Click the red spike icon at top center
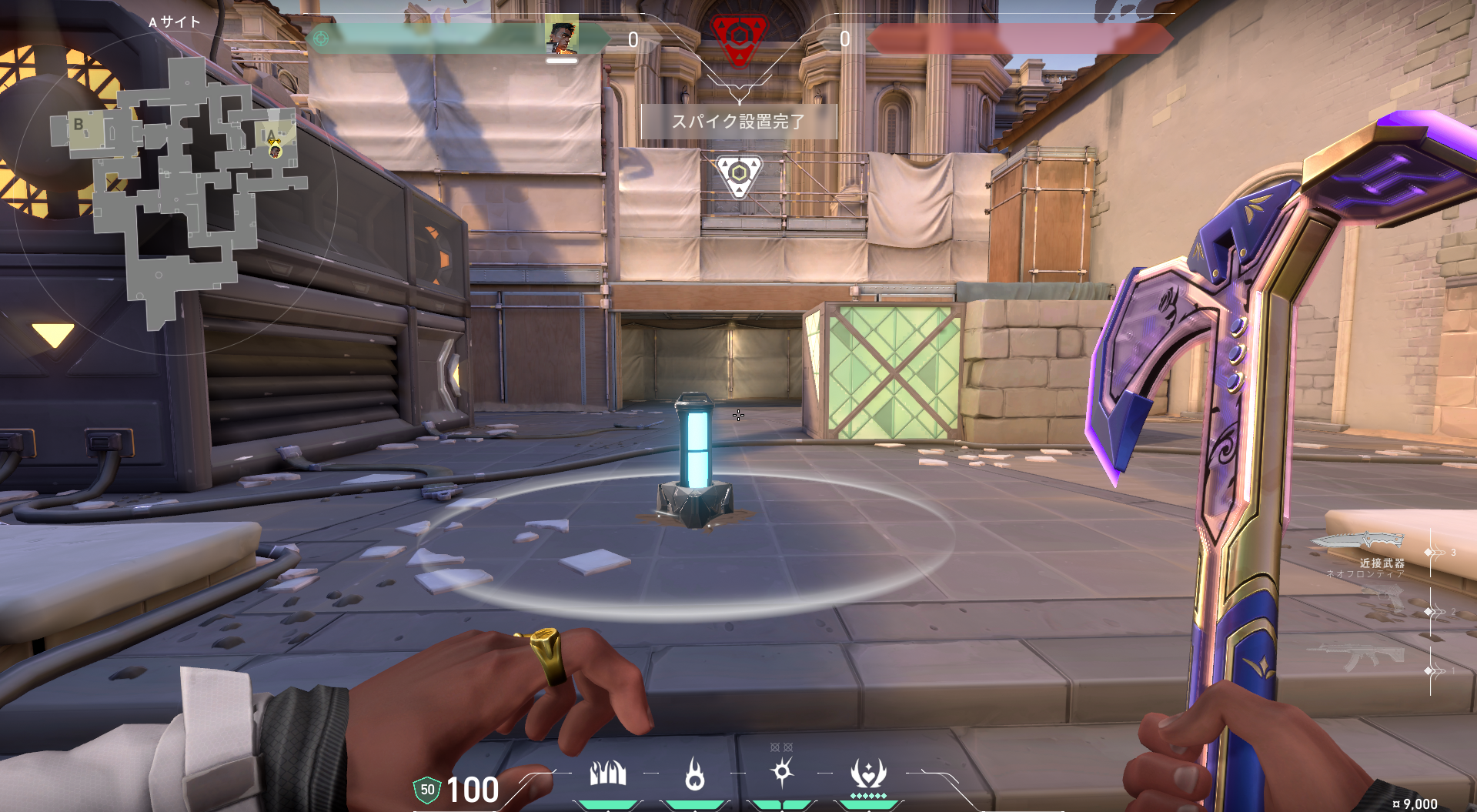The width and height of the screenshot is (1477, 812). click(x=738, y=37)
